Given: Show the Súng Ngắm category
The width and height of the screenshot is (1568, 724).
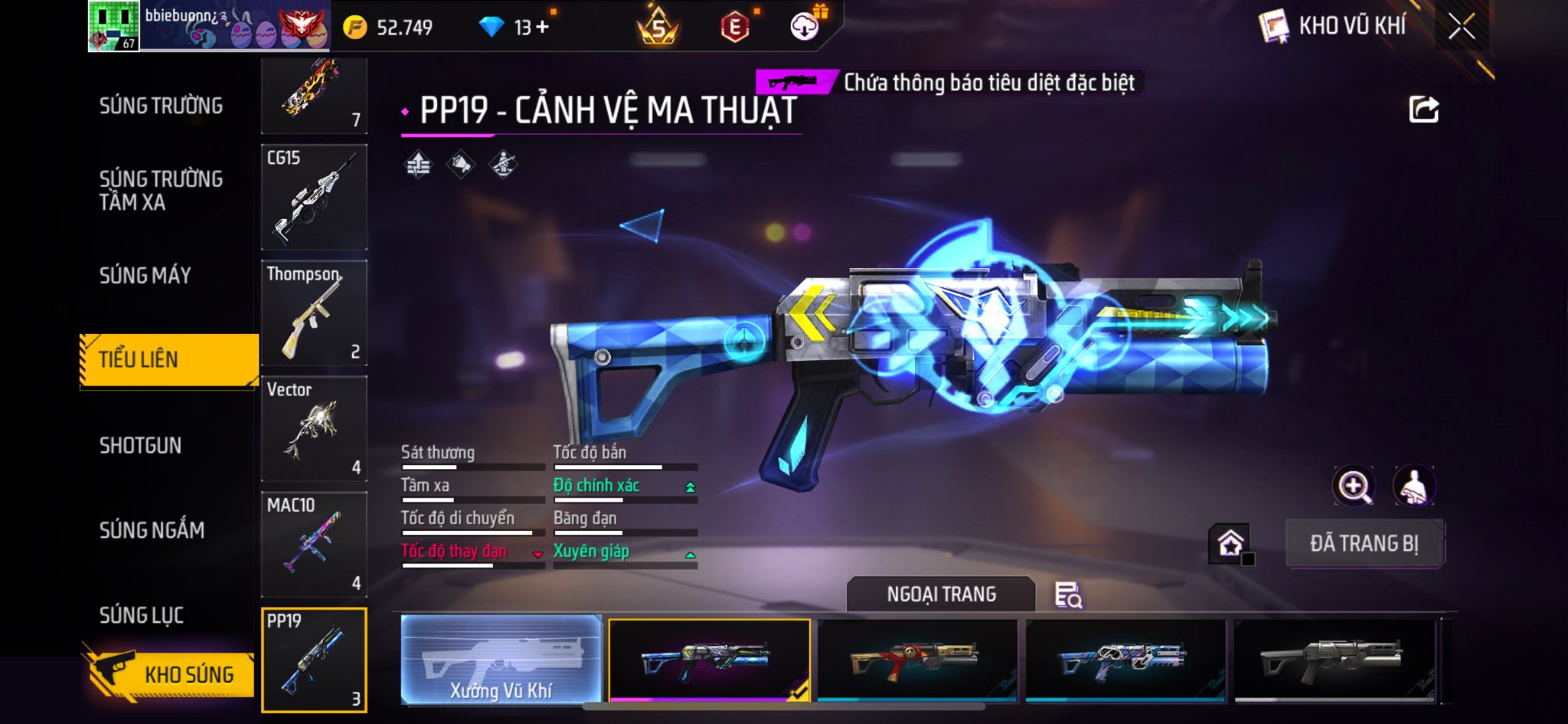Looking at the screenshot, I should pyautogui.click(x=152, y=529).
